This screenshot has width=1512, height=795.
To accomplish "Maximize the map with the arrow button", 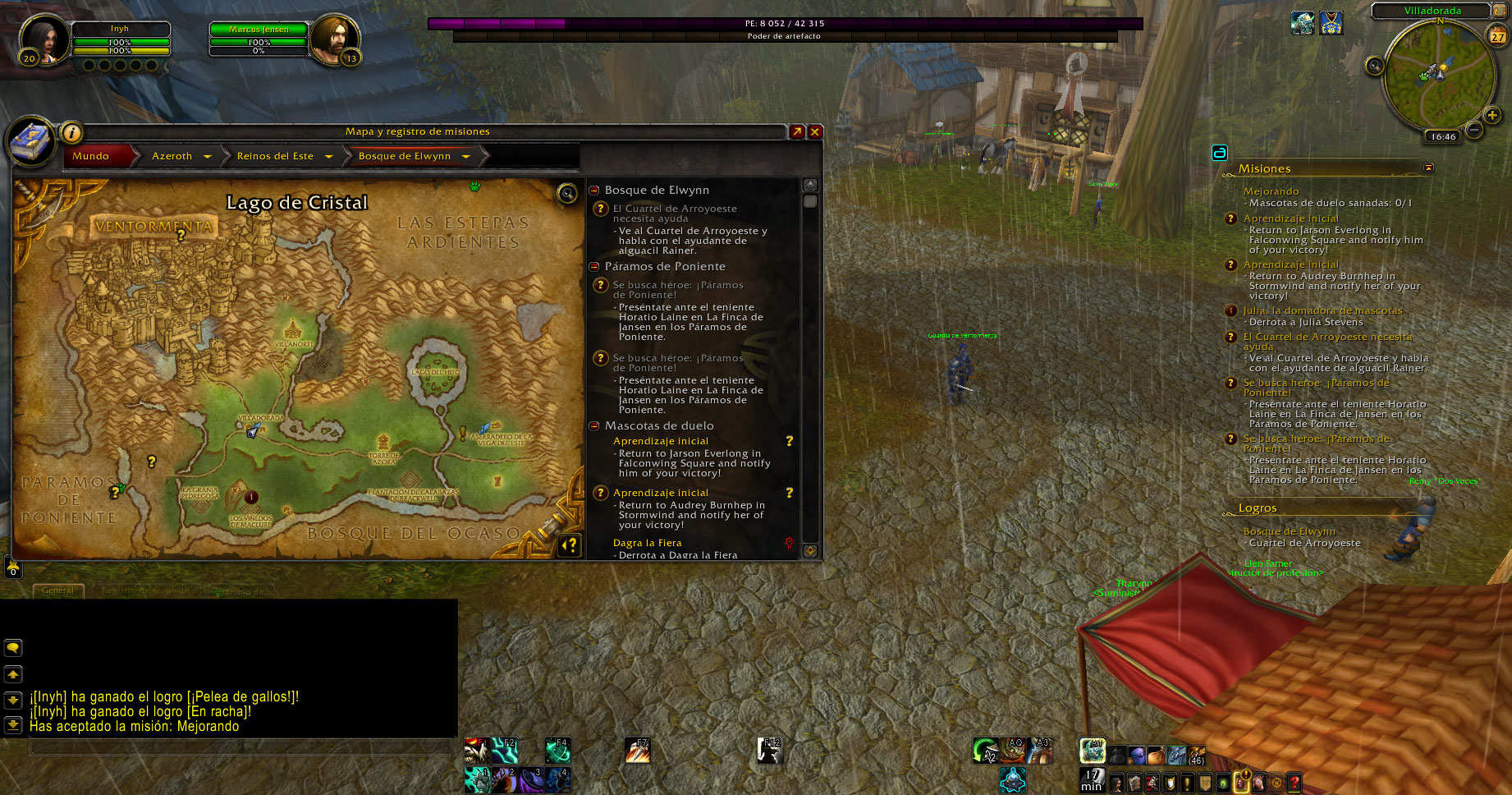I will pos(796,131).
